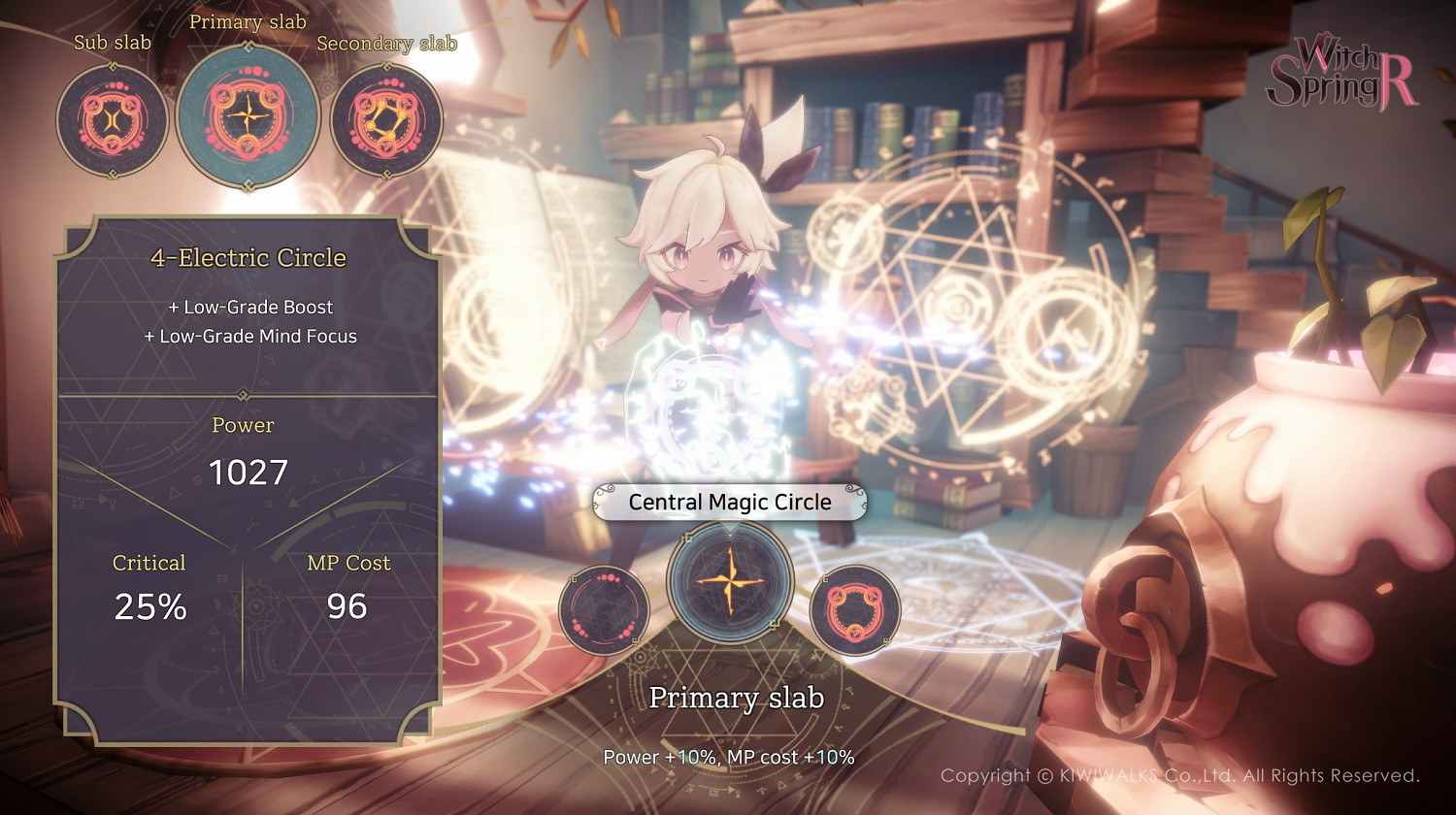The width and height of the screenshot is (1456, 815).
Task: Toggle the Low-Grade Boost enhancement
Action: pos(249,307)
